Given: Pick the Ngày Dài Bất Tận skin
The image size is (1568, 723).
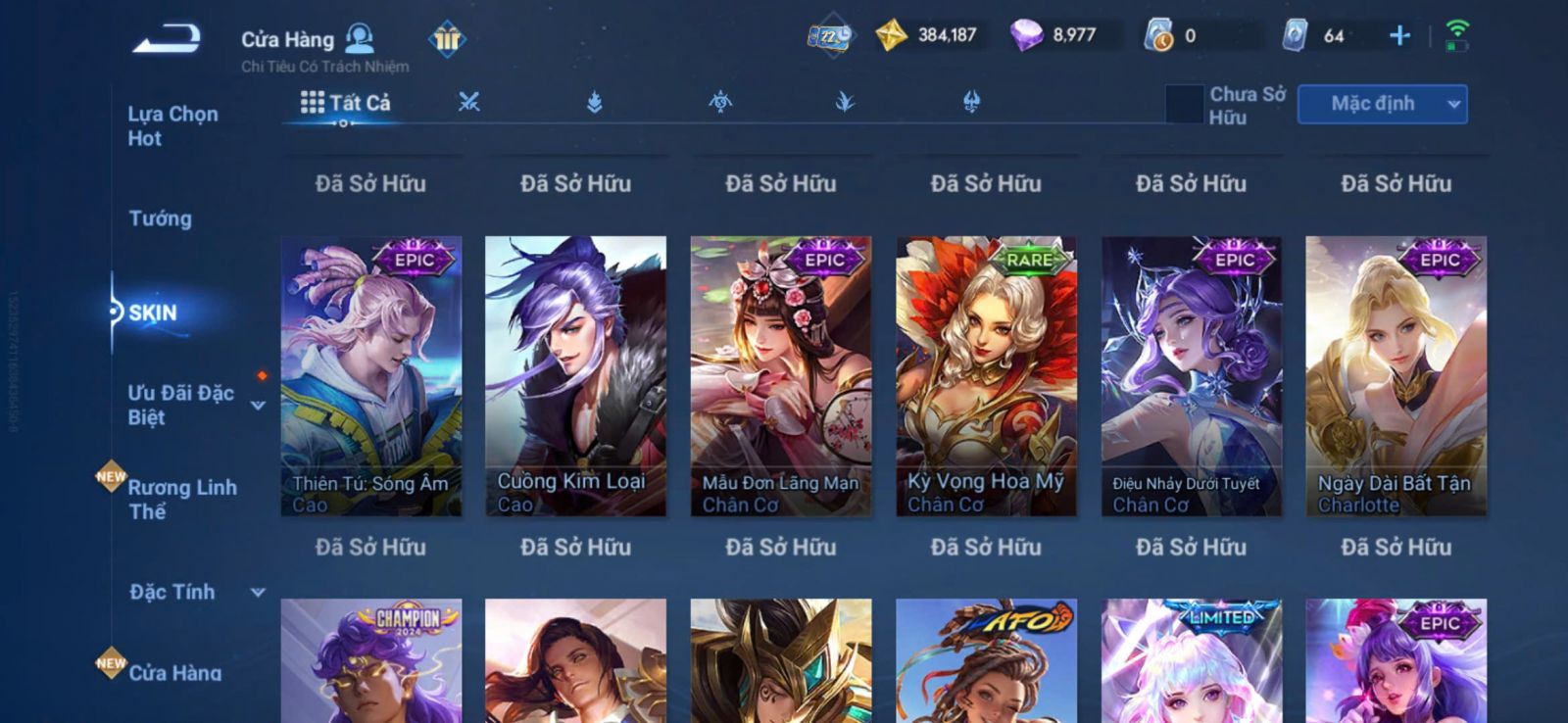Looking at the screenshot, I should click(1396, 375).
